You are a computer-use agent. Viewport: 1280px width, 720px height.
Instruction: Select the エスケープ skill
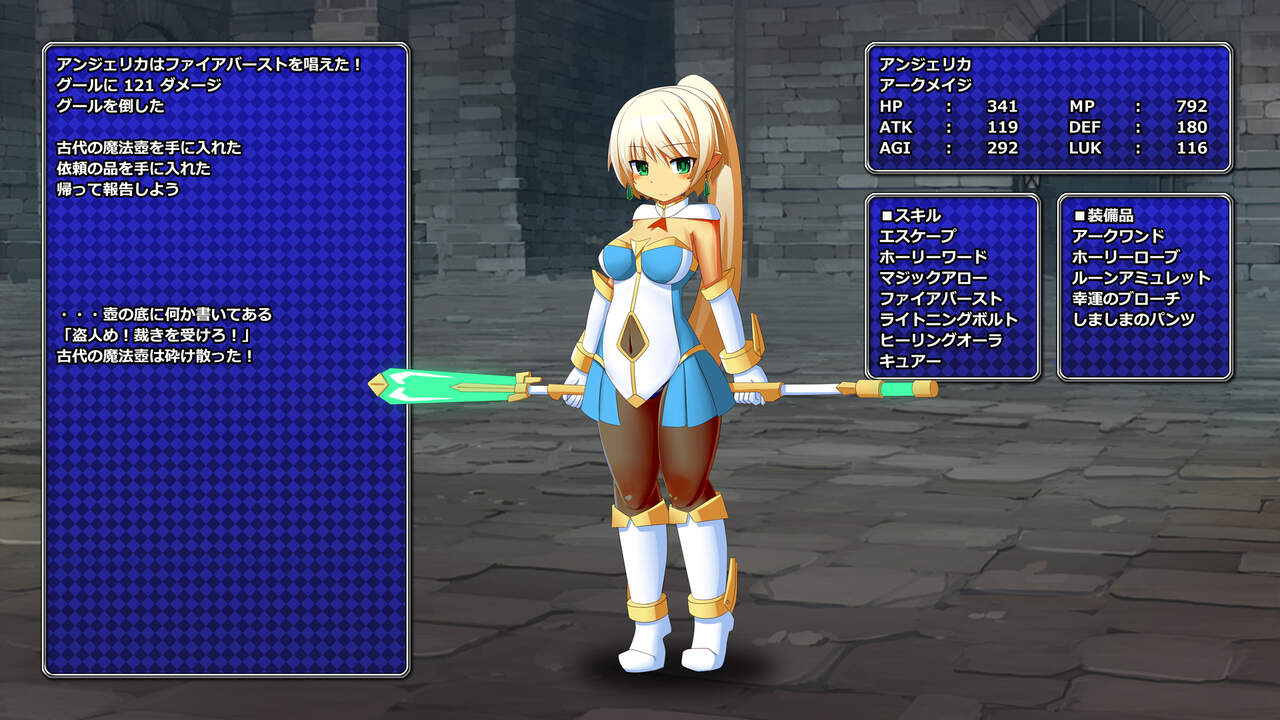[x=917, y=236]
